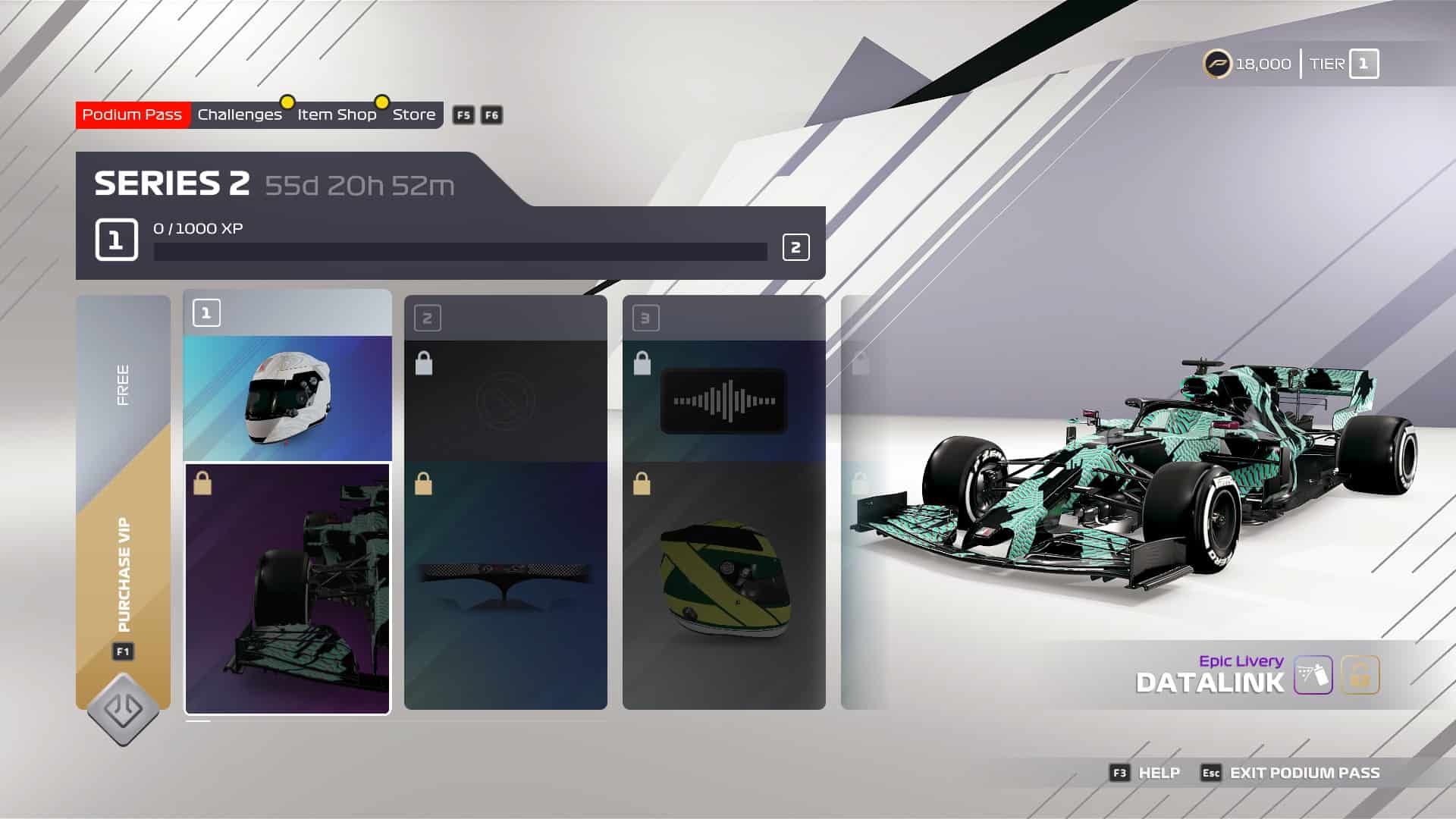Open the Item Shop tab
This screenshot has height=819, width=1456.
[336, 115]
